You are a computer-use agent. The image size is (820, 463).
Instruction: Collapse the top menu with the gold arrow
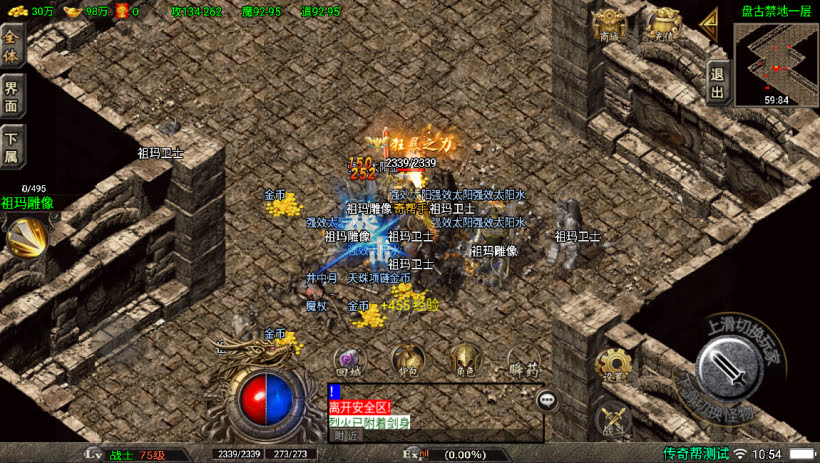pyautogui.click(x=709, y=21)
